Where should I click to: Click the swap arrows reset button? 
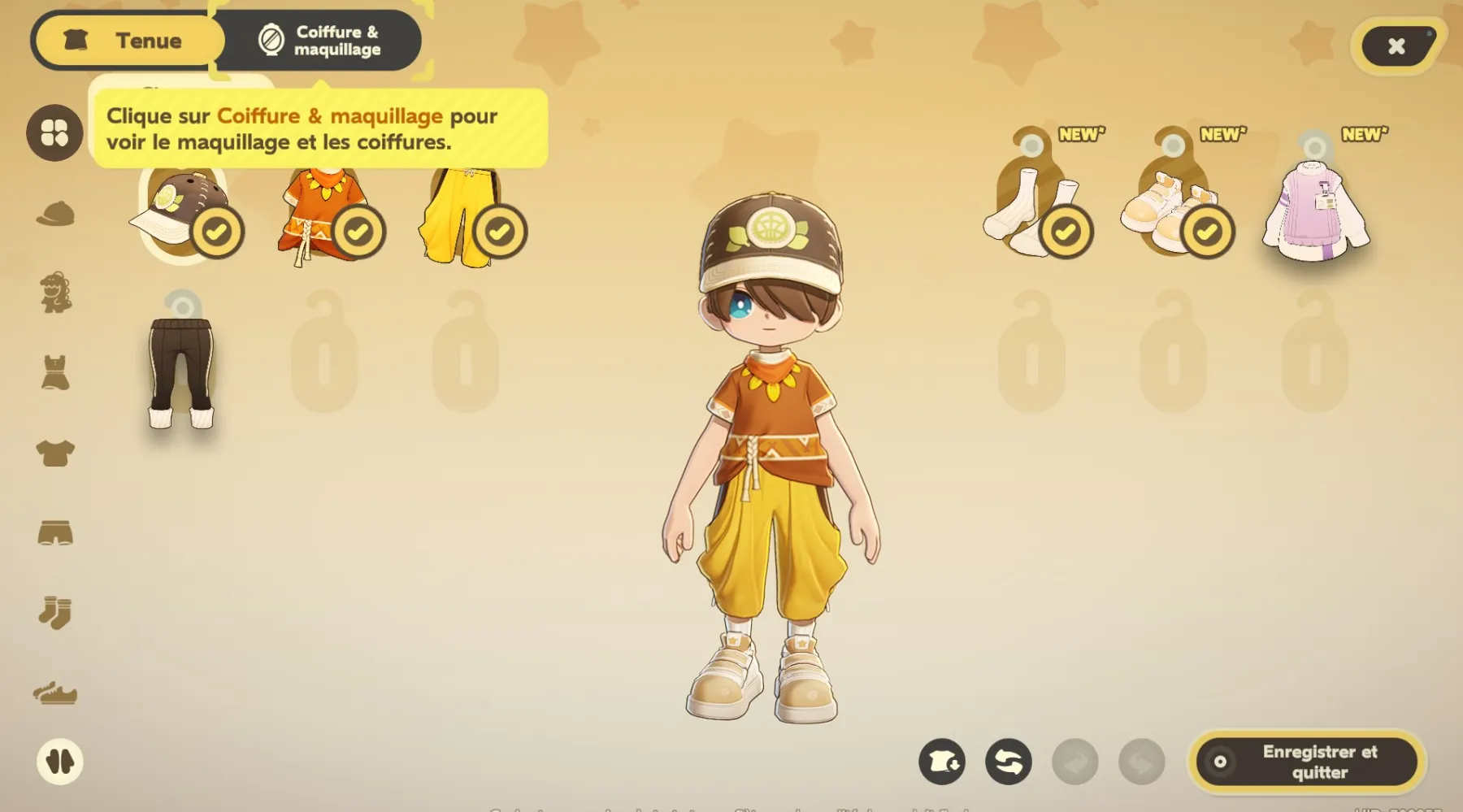pyautogui.click(x=1009, y=762)
